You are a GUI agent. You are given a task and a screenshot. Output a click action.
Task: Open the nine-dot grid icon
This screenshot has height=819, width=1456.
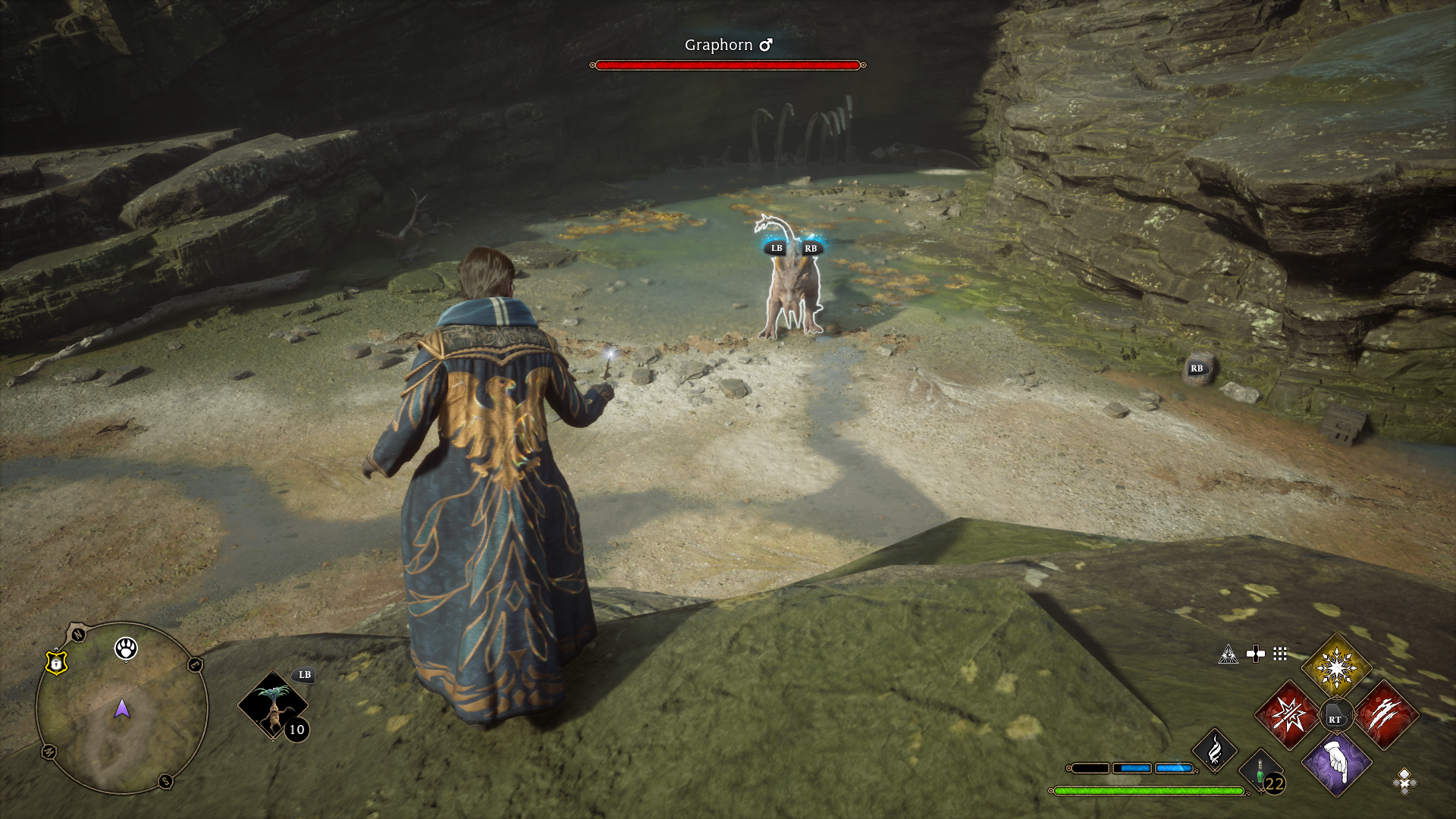[x=1280, y=654]
